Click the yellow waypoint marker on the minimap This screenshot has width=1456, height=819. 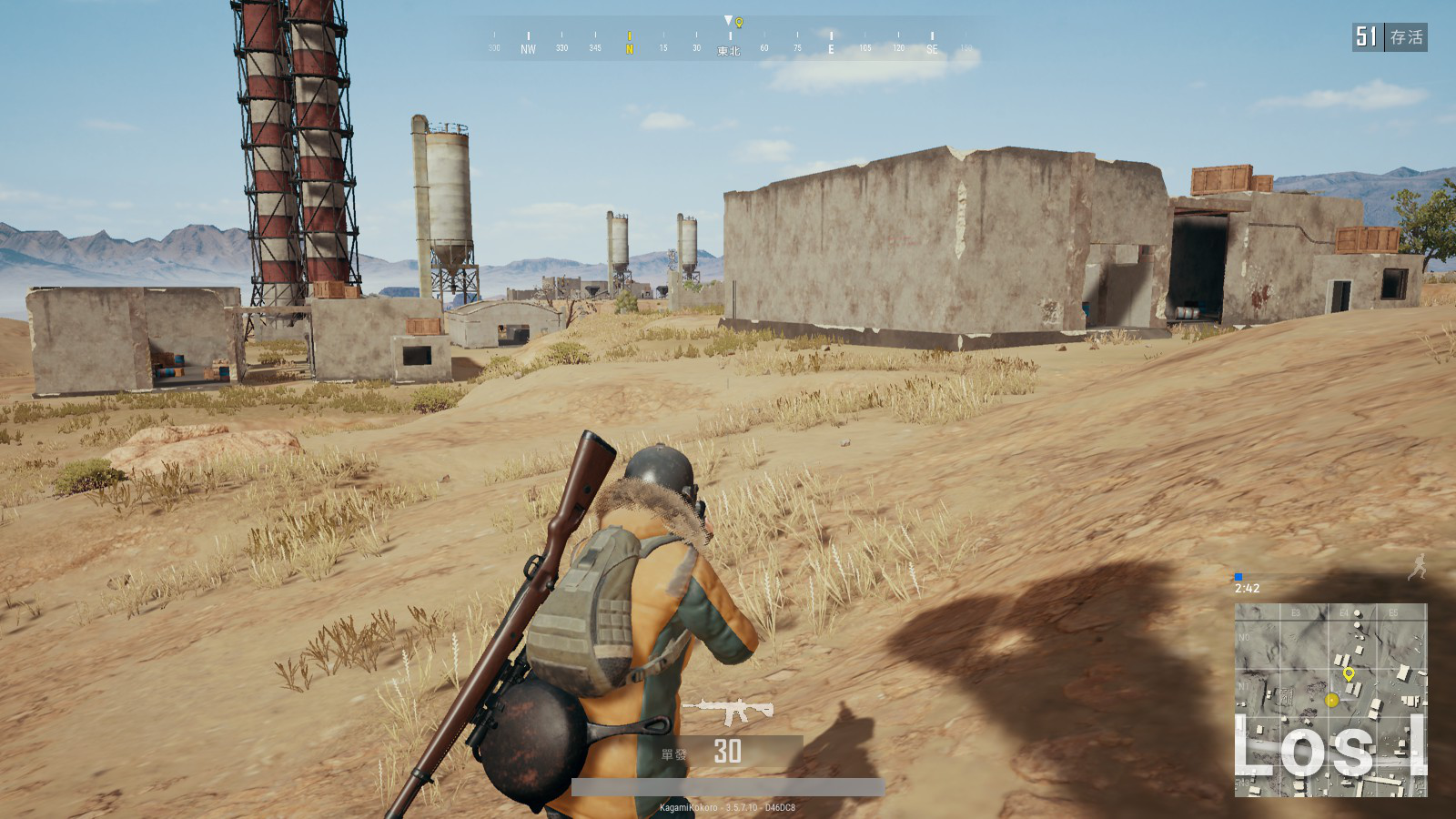[x=1349, y=674]
